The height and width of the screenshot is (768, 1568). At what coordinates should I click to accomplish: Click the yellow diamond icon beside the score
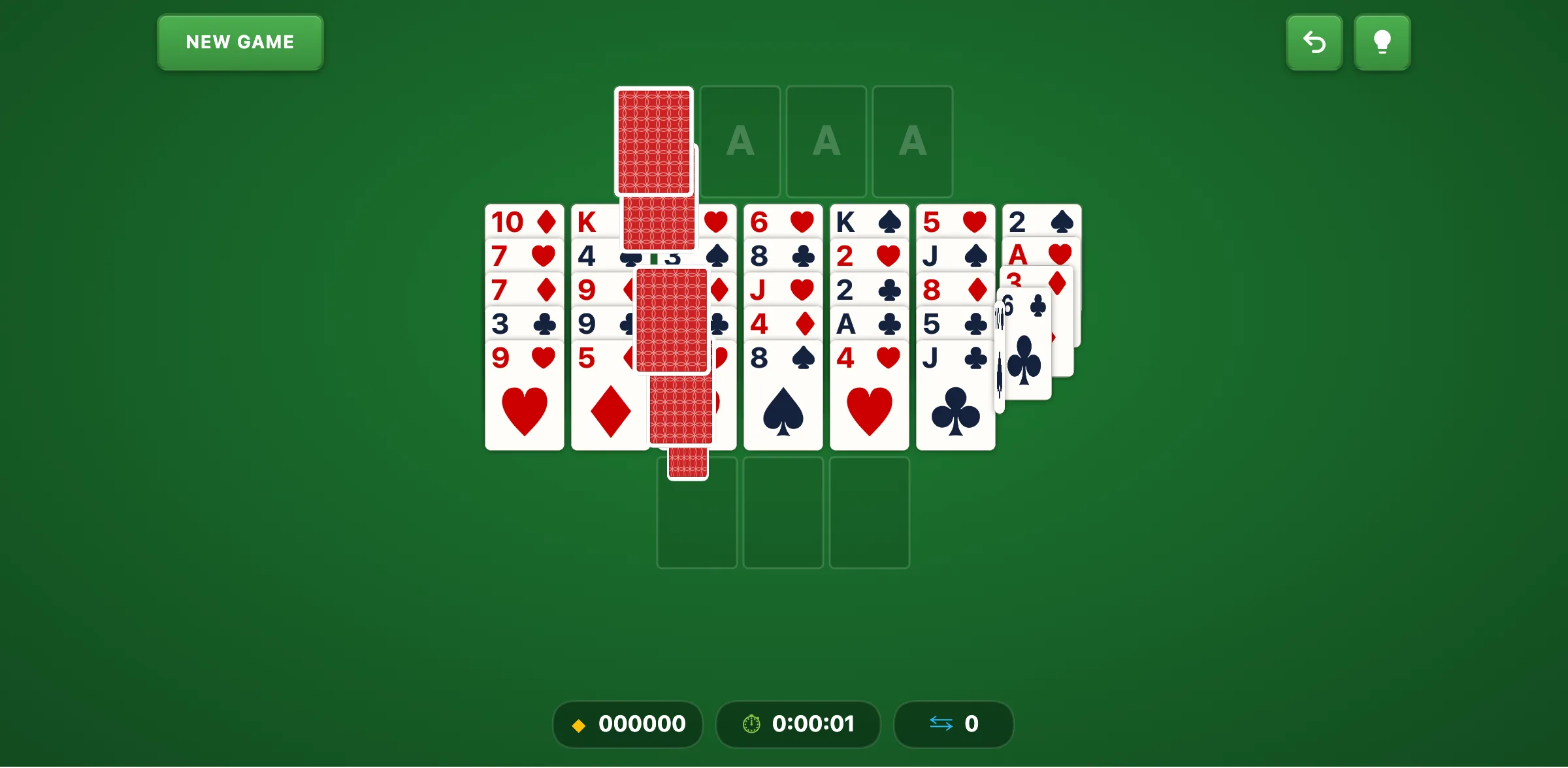pyautogui.click(x=579, y=724)
